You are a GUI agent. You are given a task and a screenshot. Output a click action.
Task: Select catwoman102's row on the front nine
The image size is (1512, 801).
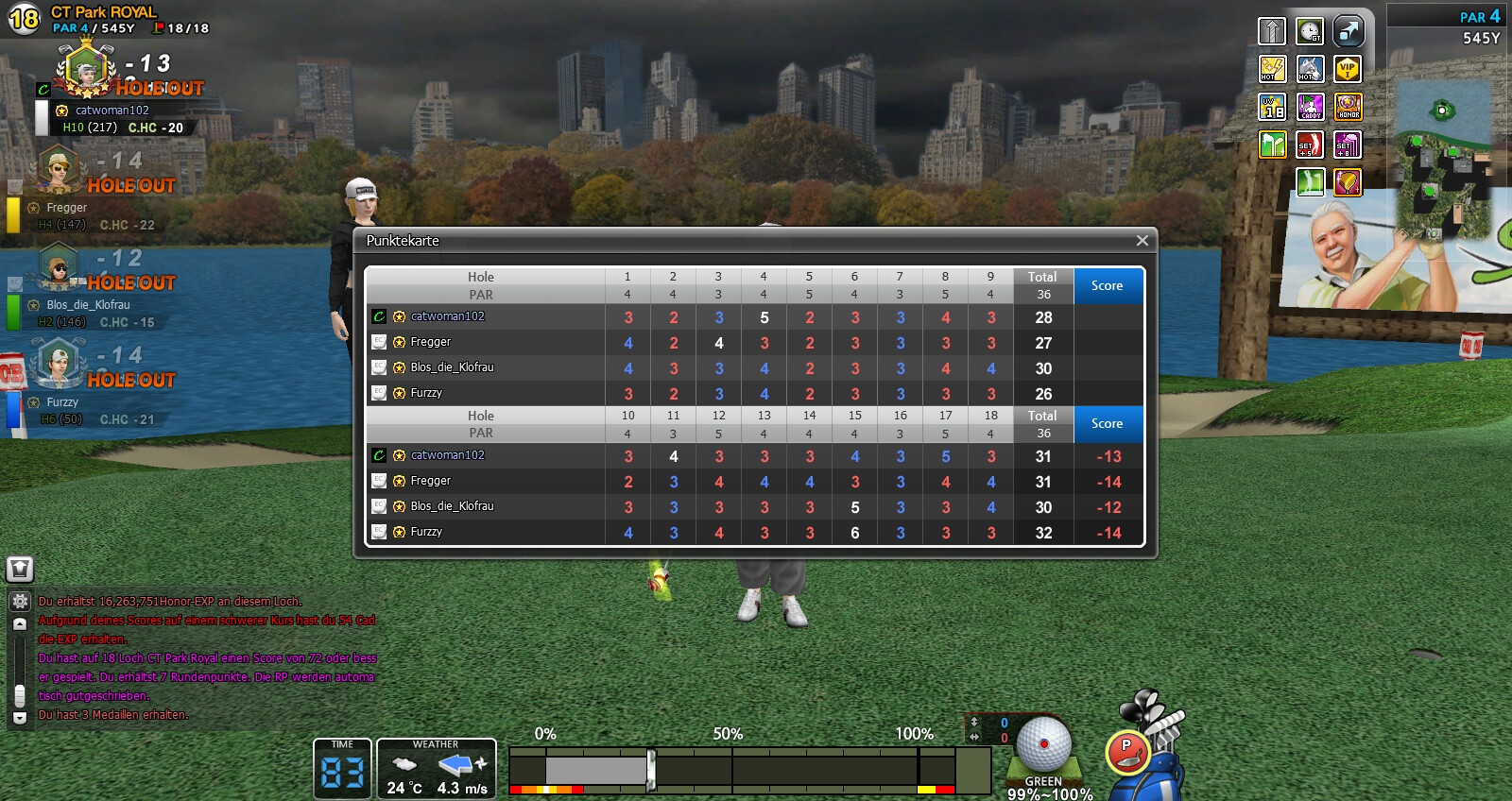(x=447, y=316)
